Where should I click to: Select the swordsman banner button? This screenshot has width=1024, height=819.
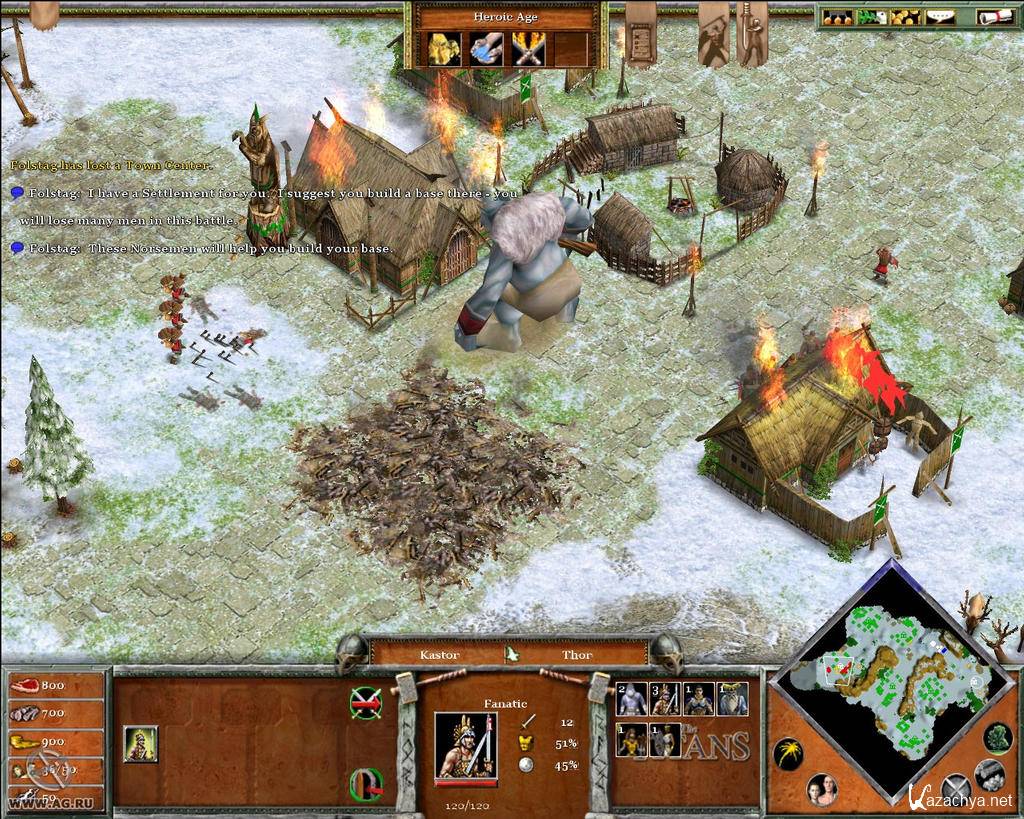coord(752,35)
